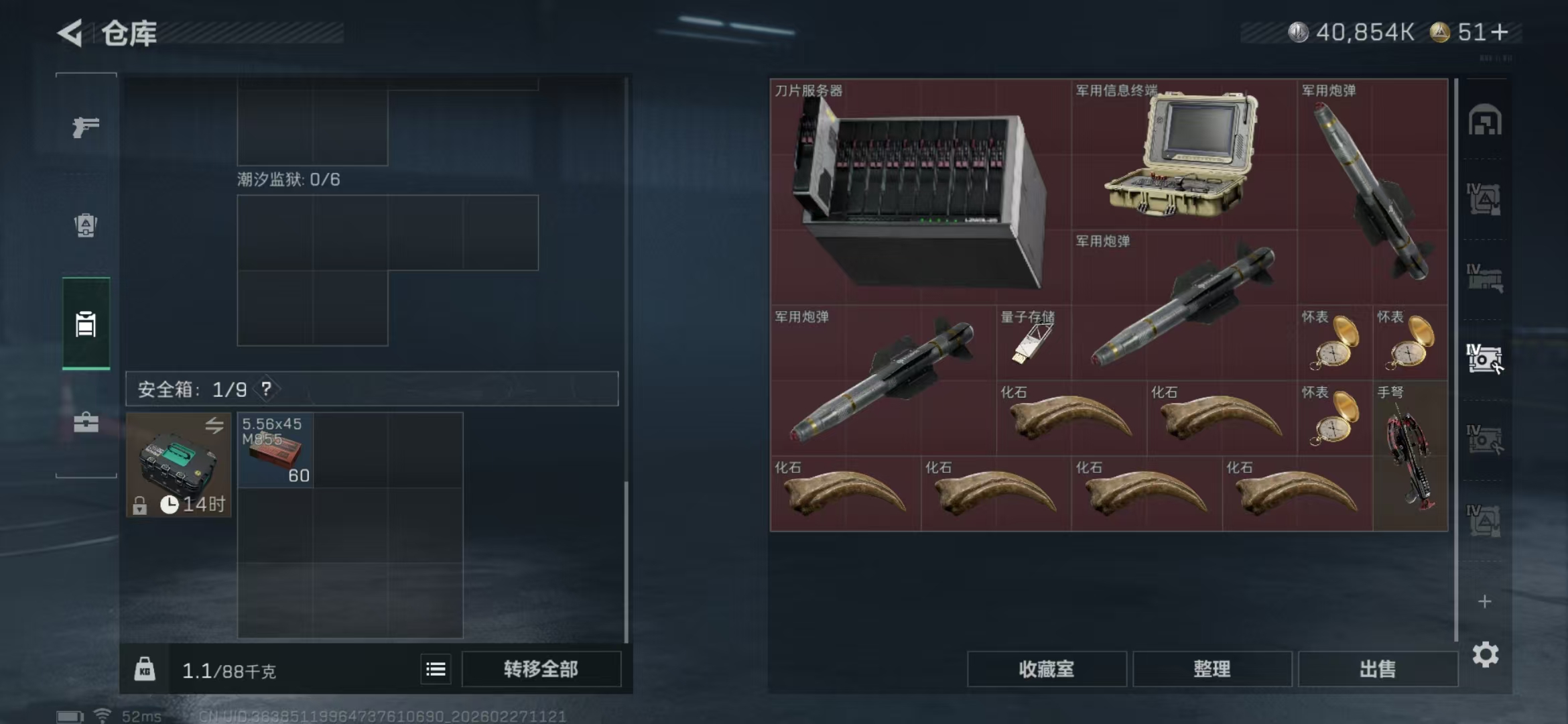Select the currently active warehouse sidebar tab
The image size is (1568, 724).
click(86, 324)
